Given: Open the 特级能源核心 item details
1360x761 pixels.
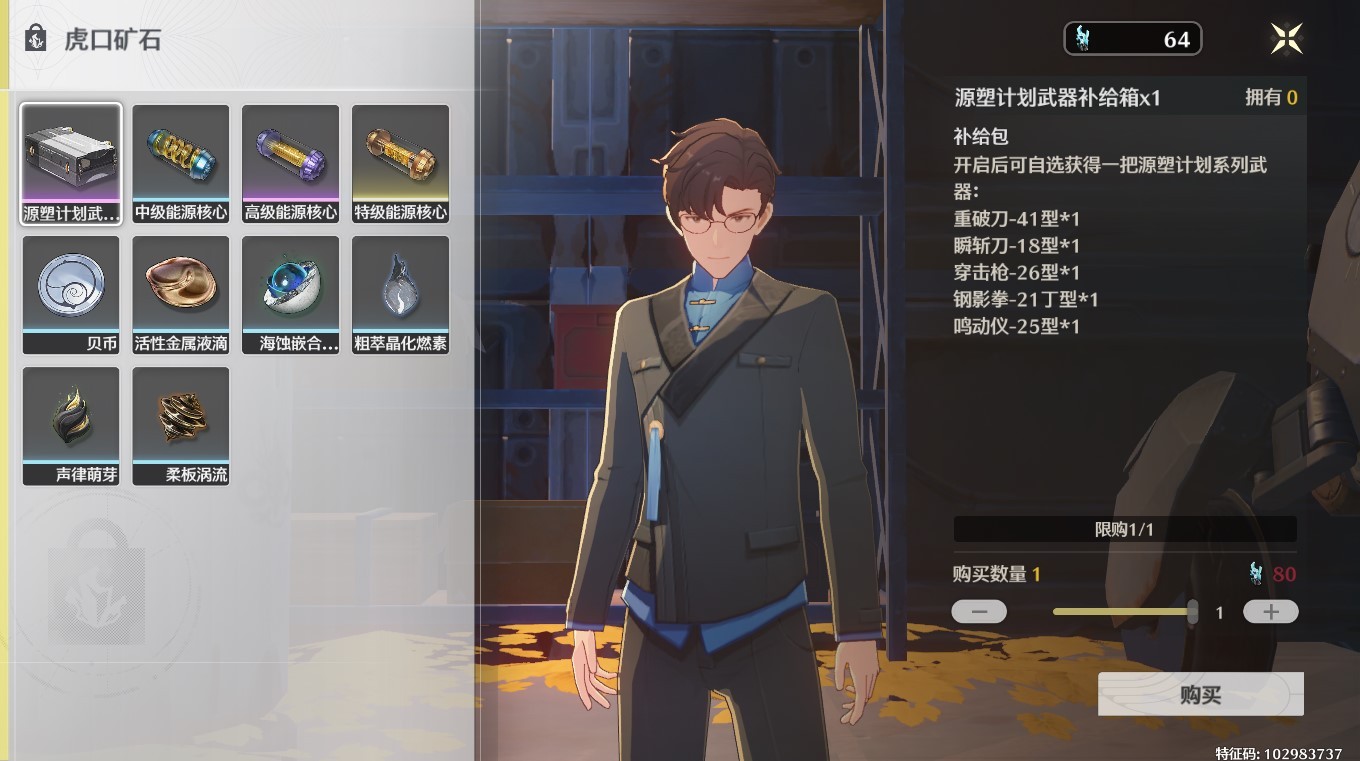Looking at the screenshot, I should tap(401, 155).
